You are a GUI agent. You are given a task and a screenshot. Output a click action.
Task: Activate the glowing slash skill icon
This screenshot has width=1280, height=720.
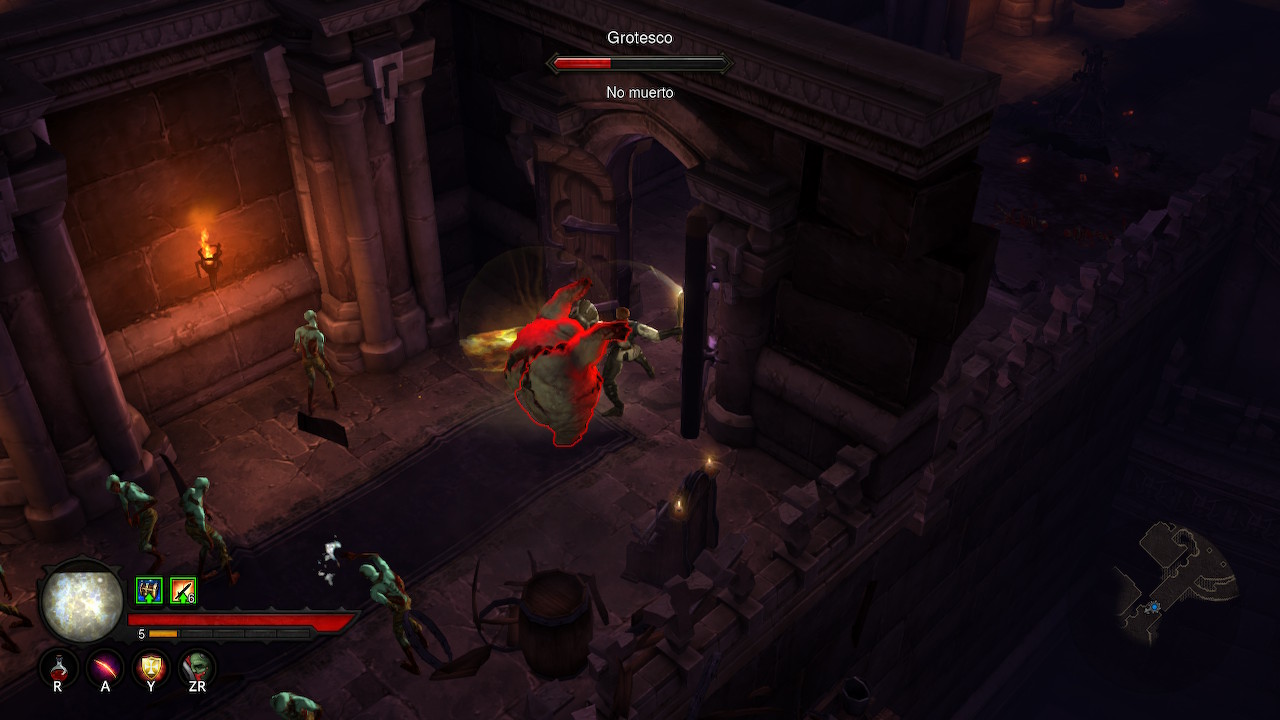tap(105, 665)
